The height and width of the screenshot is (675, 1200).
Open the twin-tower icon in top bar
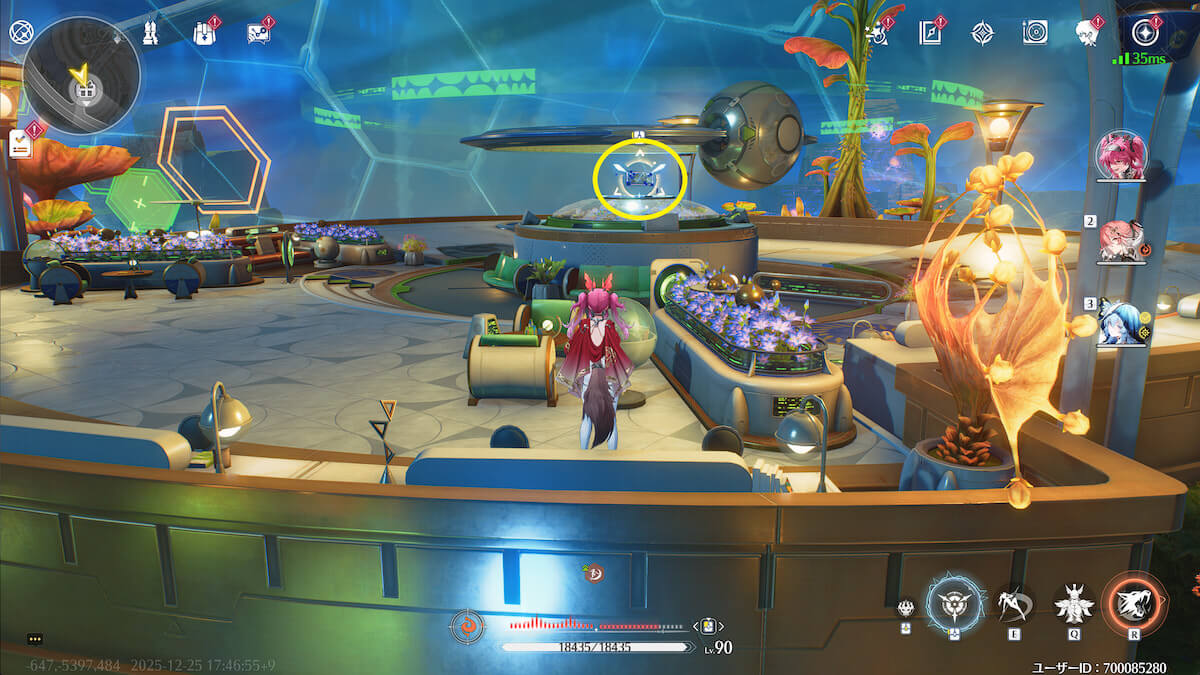[x=149, y=32]
